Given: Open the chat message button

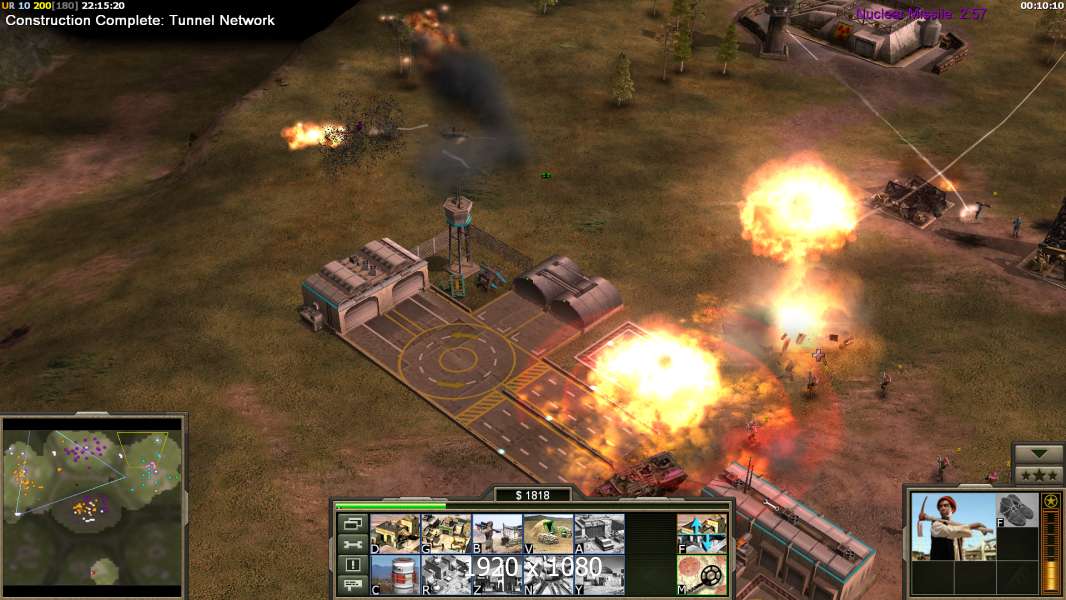Looking at the screenshot, I should point(351,585).
